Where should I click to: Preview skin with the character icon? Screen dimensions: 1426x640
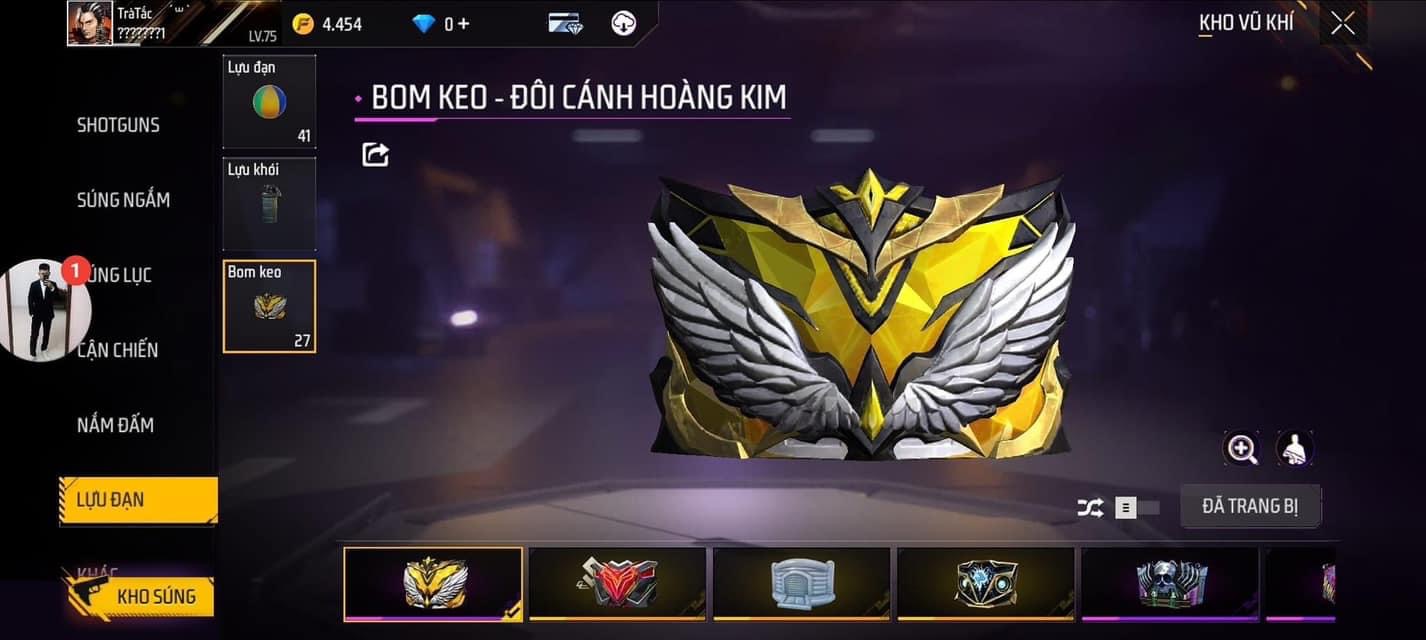point(1295,449)
